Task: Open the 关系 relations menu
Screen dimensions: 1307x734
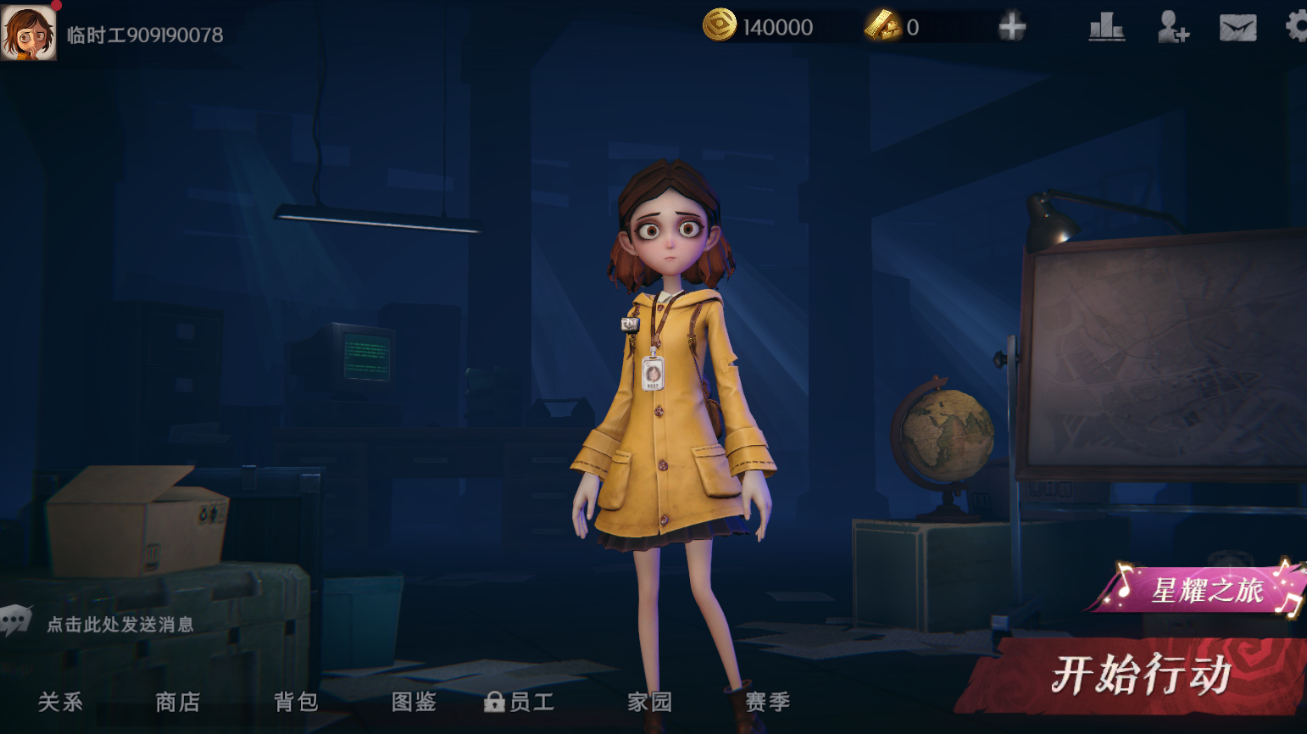Action: pyautogui.click(x=60, y=702)
